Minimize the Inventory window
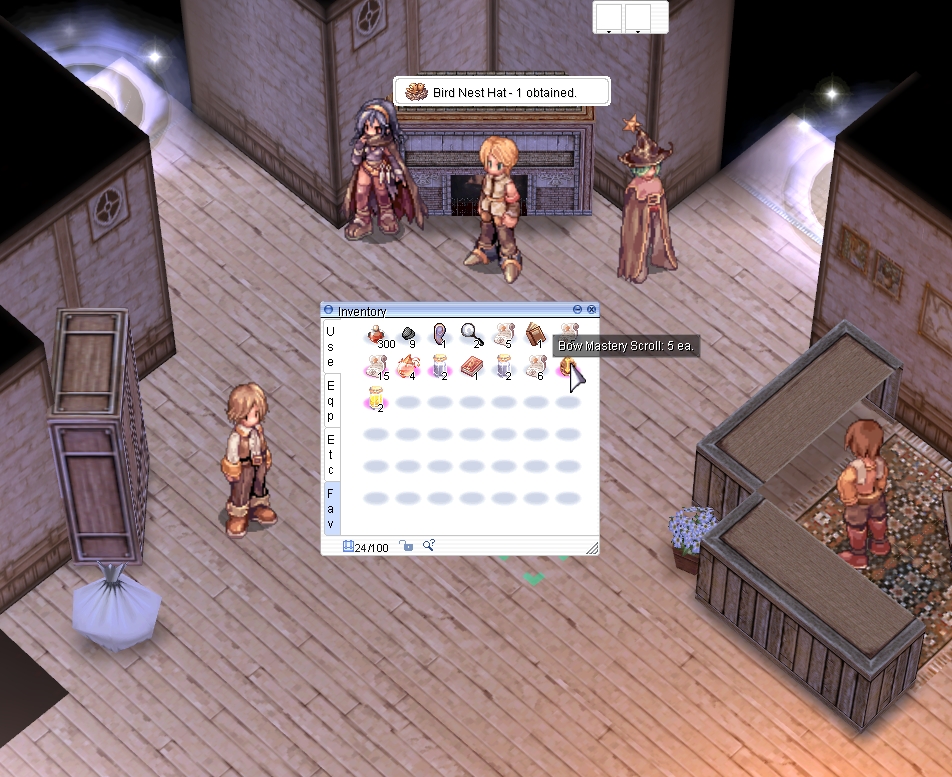 [x=577, y=310]
